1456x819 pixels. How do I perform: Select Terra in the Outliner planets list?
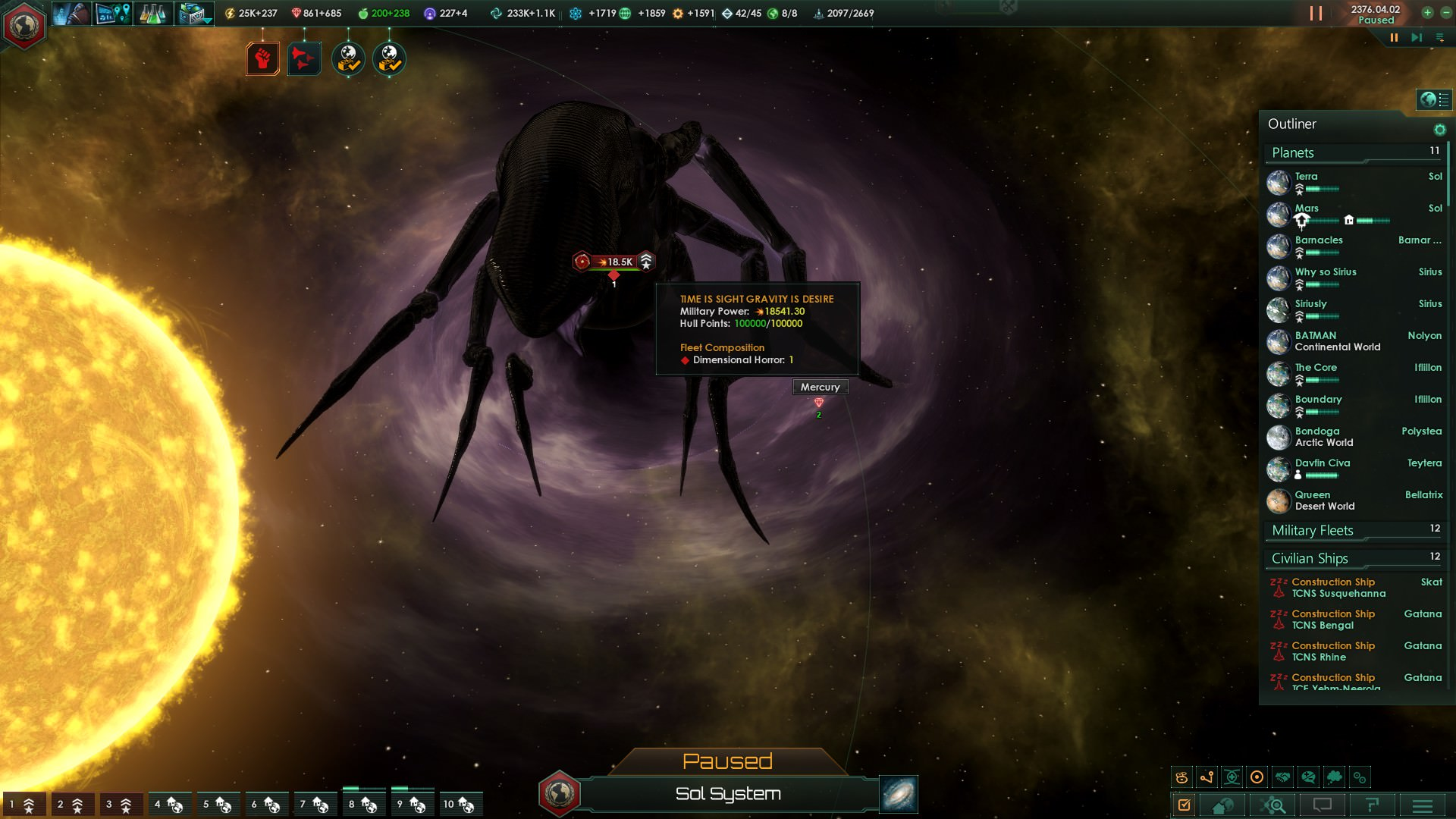[1306, 177]
